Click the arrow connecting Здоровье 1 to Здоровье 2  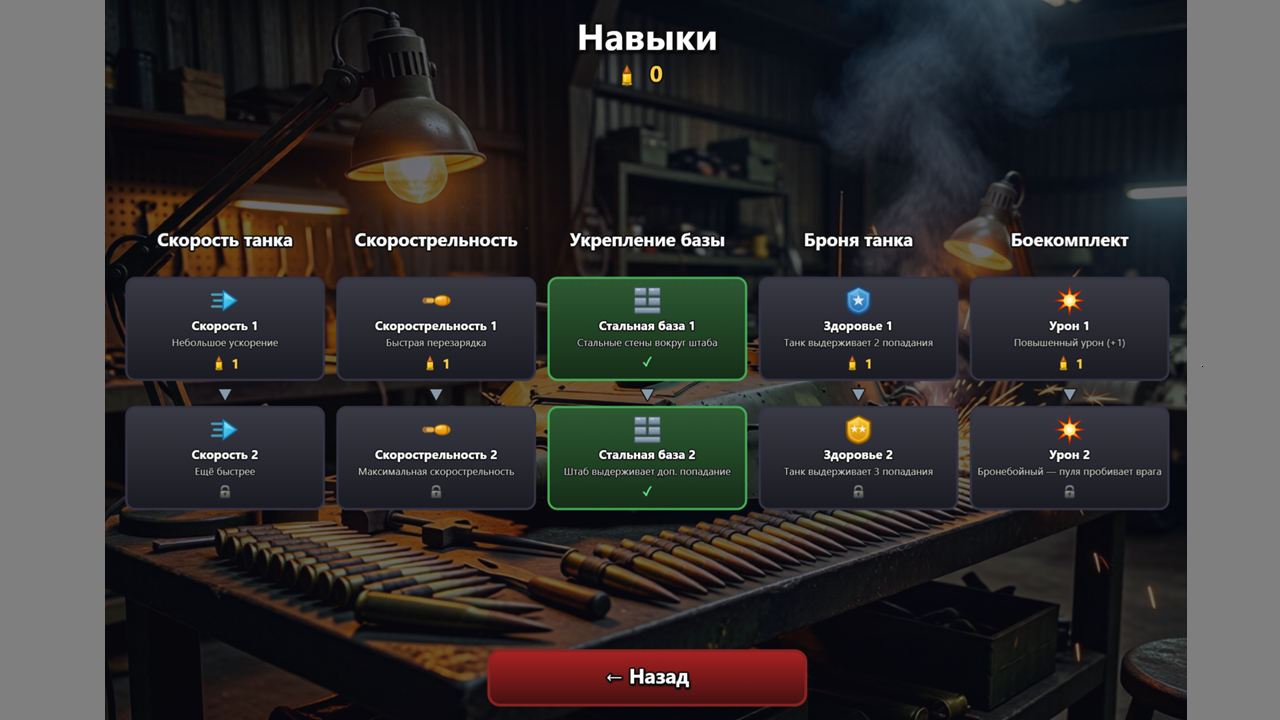(858, 393)
